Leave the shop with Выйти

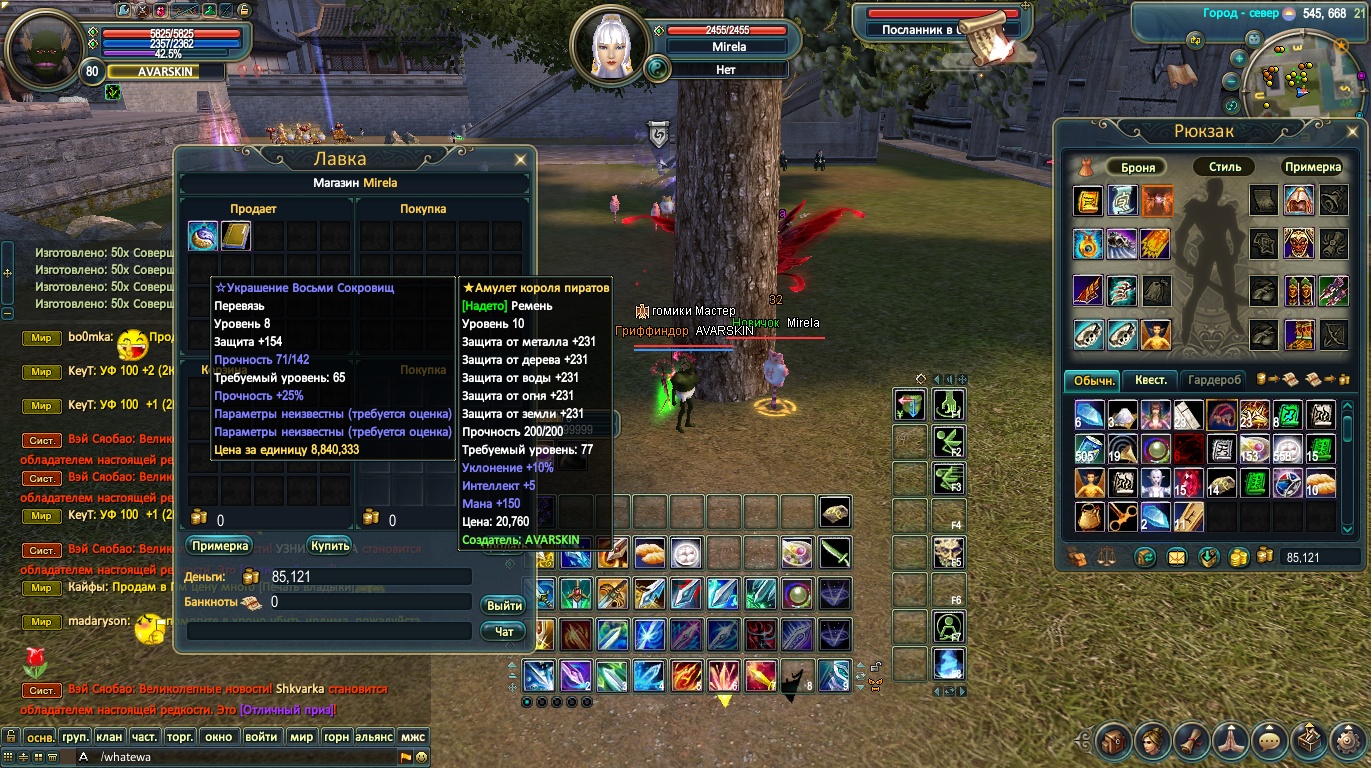tap(504, 605)
